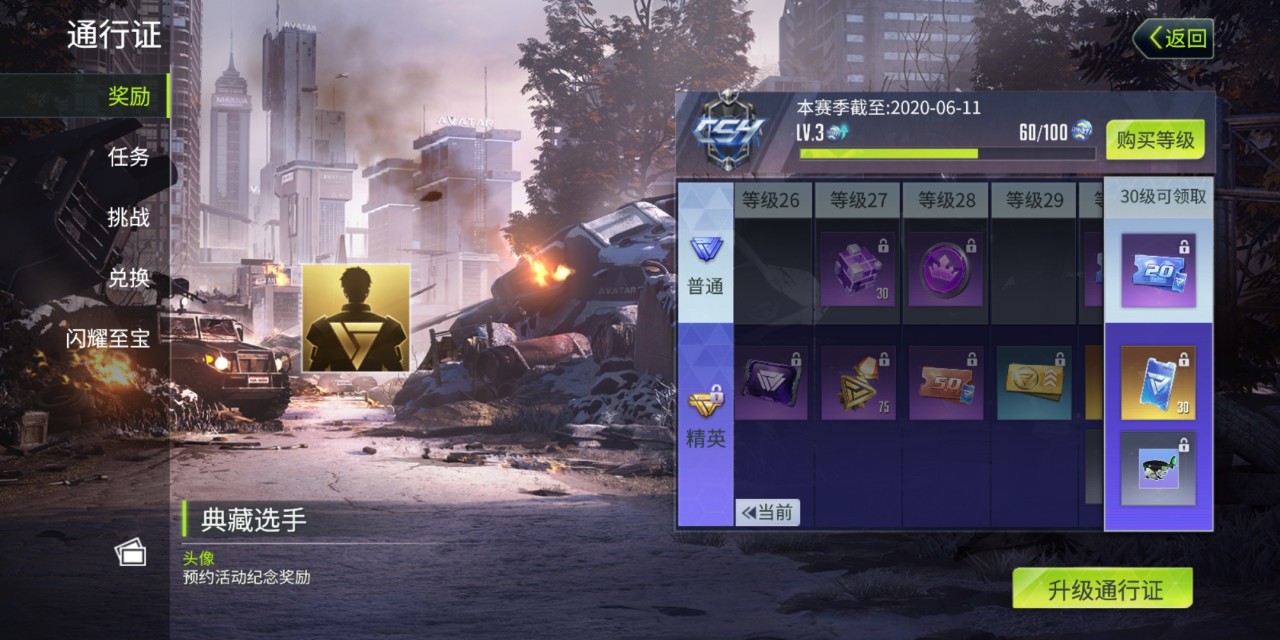Jump to current level with 当前 button
The width and height of the screenshot is (1280, 640).
tap(767, 513)
